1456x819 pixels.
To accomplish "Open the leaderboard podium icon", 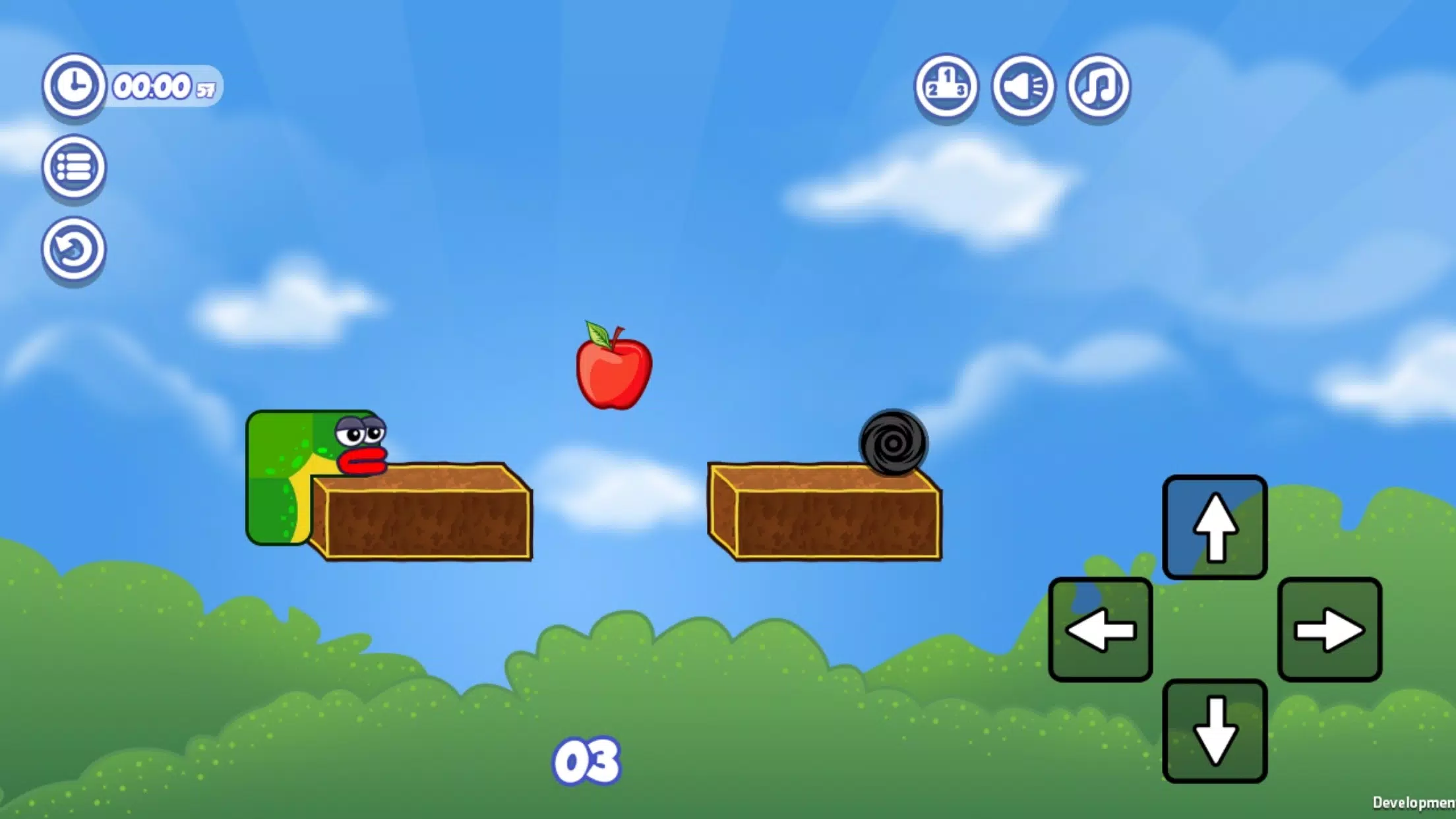I will 946,88.
